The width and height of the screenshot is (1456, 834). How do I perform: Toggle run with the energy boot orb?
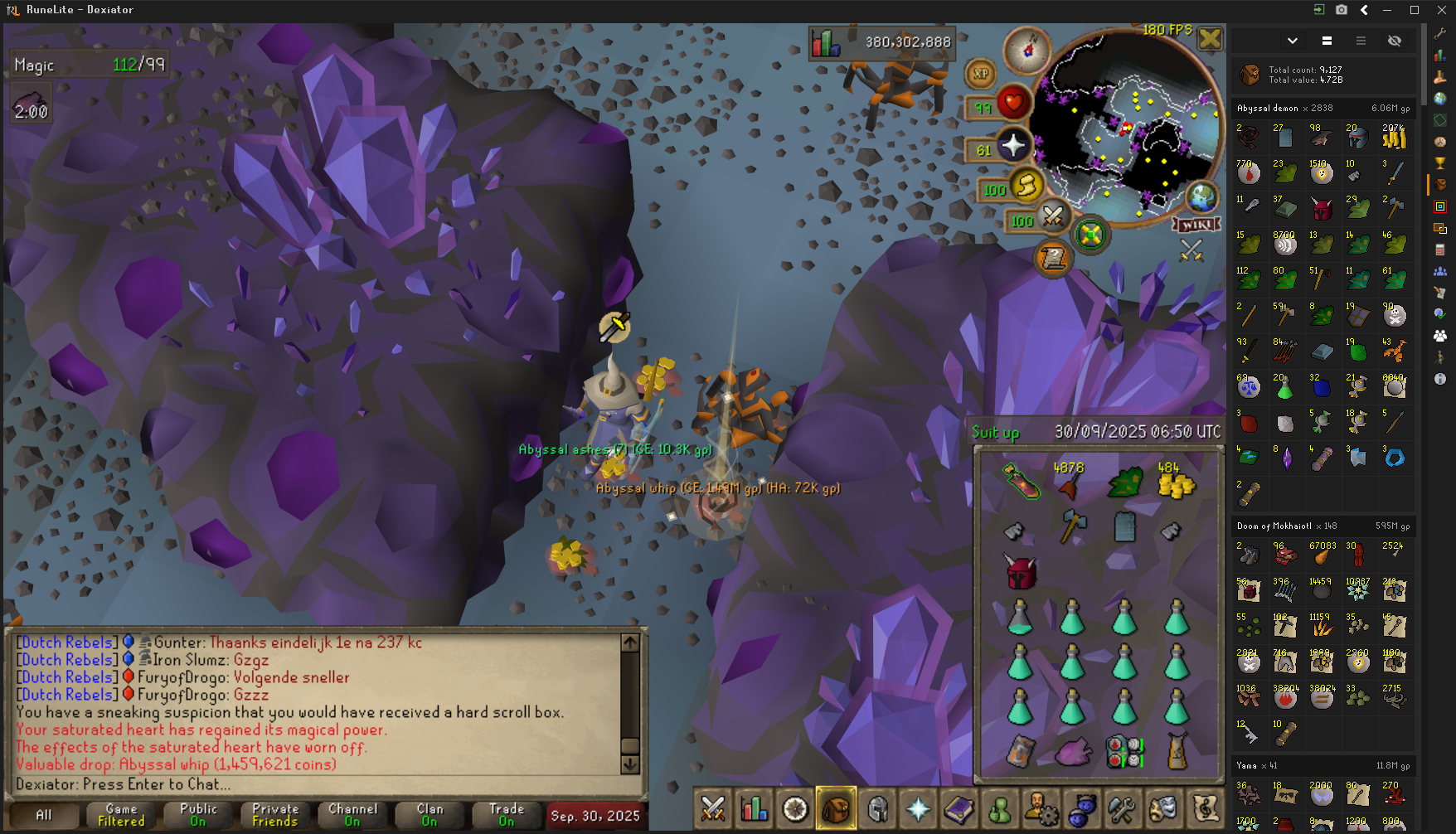click(1026, 186)
